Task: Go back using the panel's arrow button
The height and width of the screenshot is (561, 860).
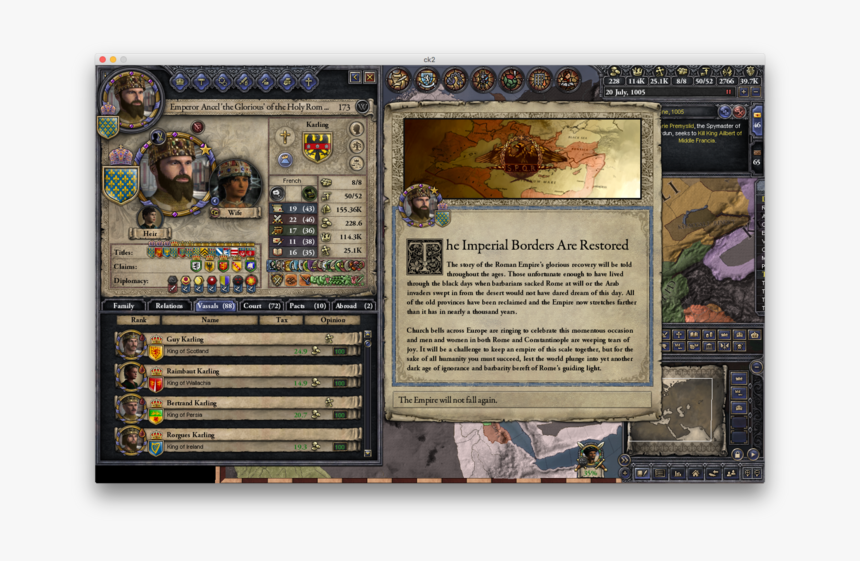Action: click(x=355, y=77)
